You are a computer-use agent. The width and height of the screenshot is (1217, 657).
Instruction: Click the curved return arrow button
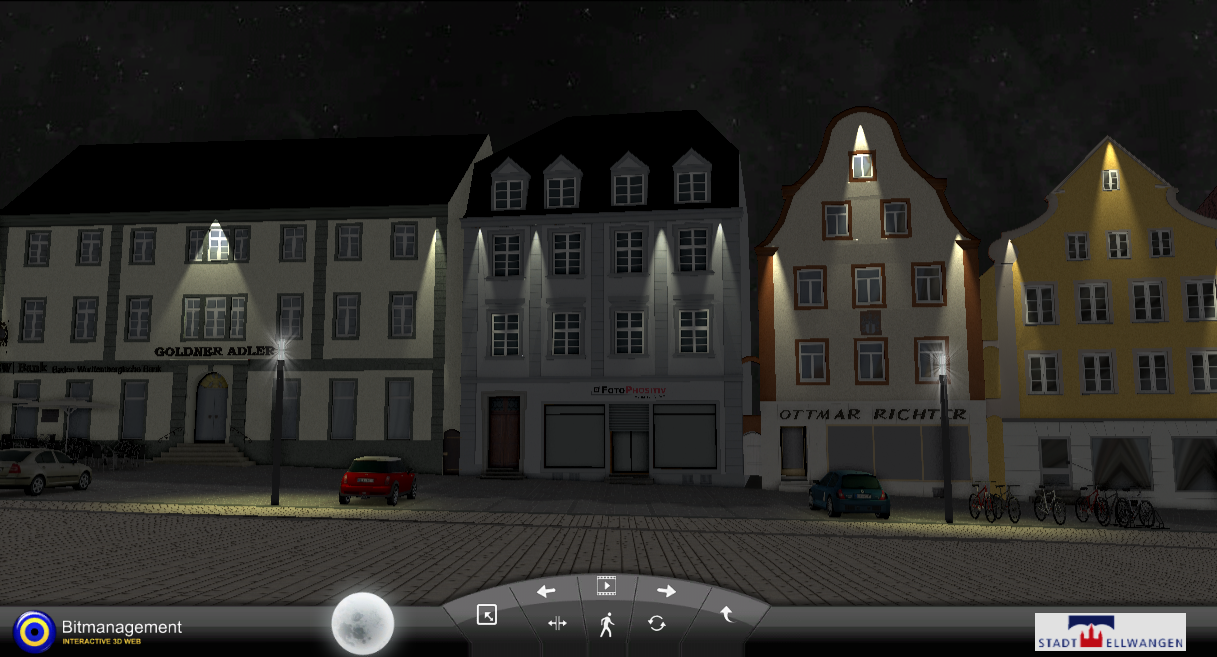[x=727, y=615]
